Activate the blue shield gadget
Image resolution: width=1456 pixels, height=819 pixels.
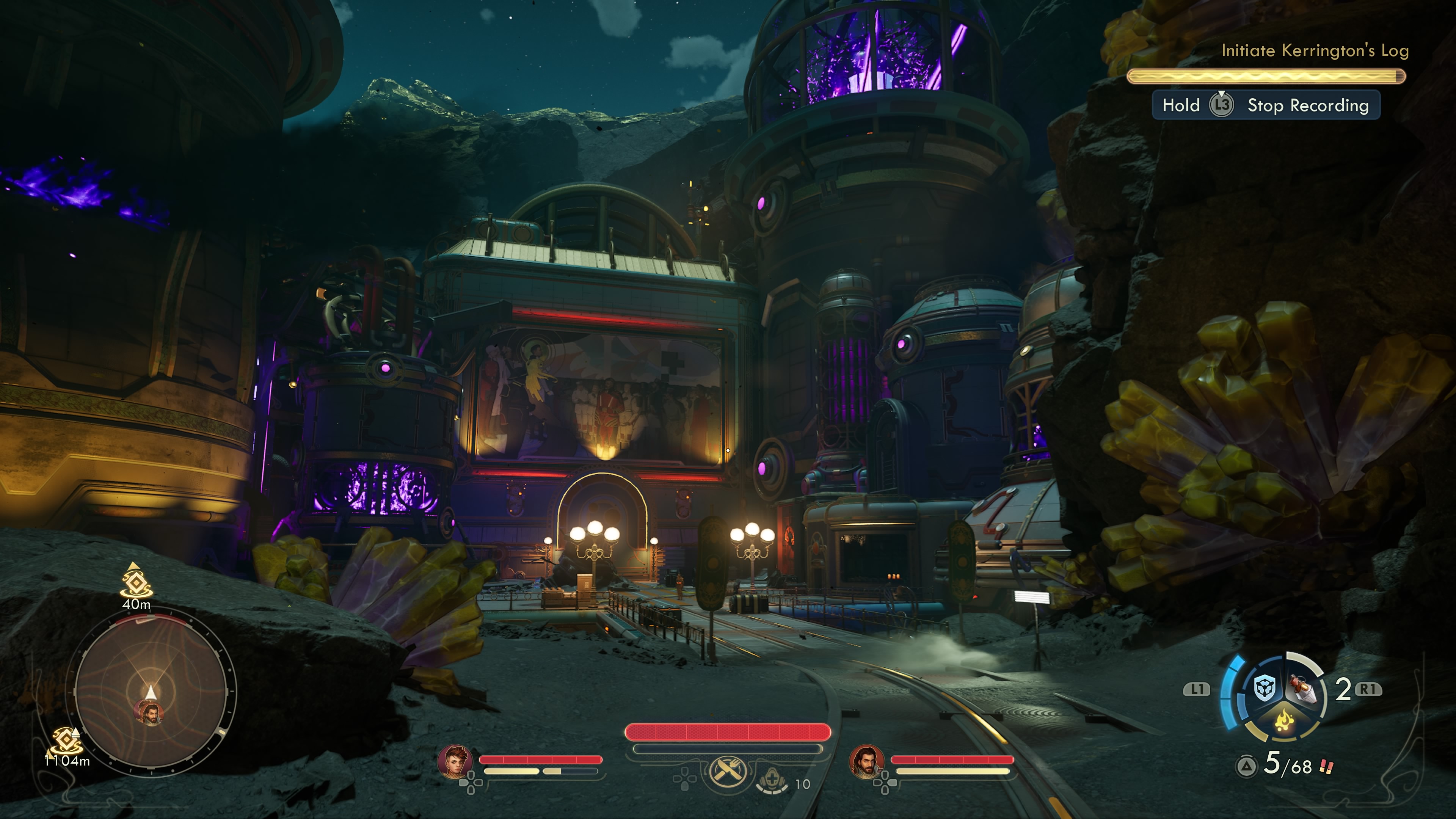pyautogui.click(x=1265, y=688)
